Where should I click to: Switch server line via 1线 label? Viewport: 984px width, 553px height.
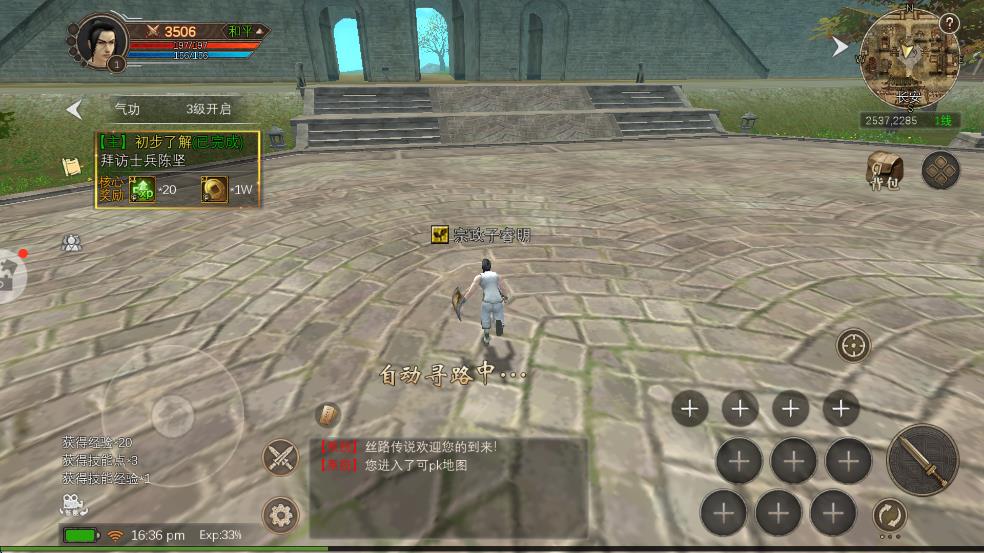943,121
